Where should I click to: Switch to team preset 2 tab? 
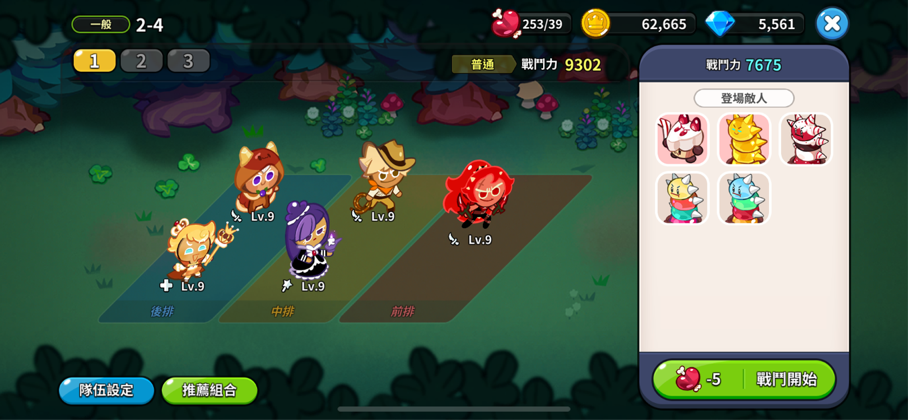pos(141,61)
